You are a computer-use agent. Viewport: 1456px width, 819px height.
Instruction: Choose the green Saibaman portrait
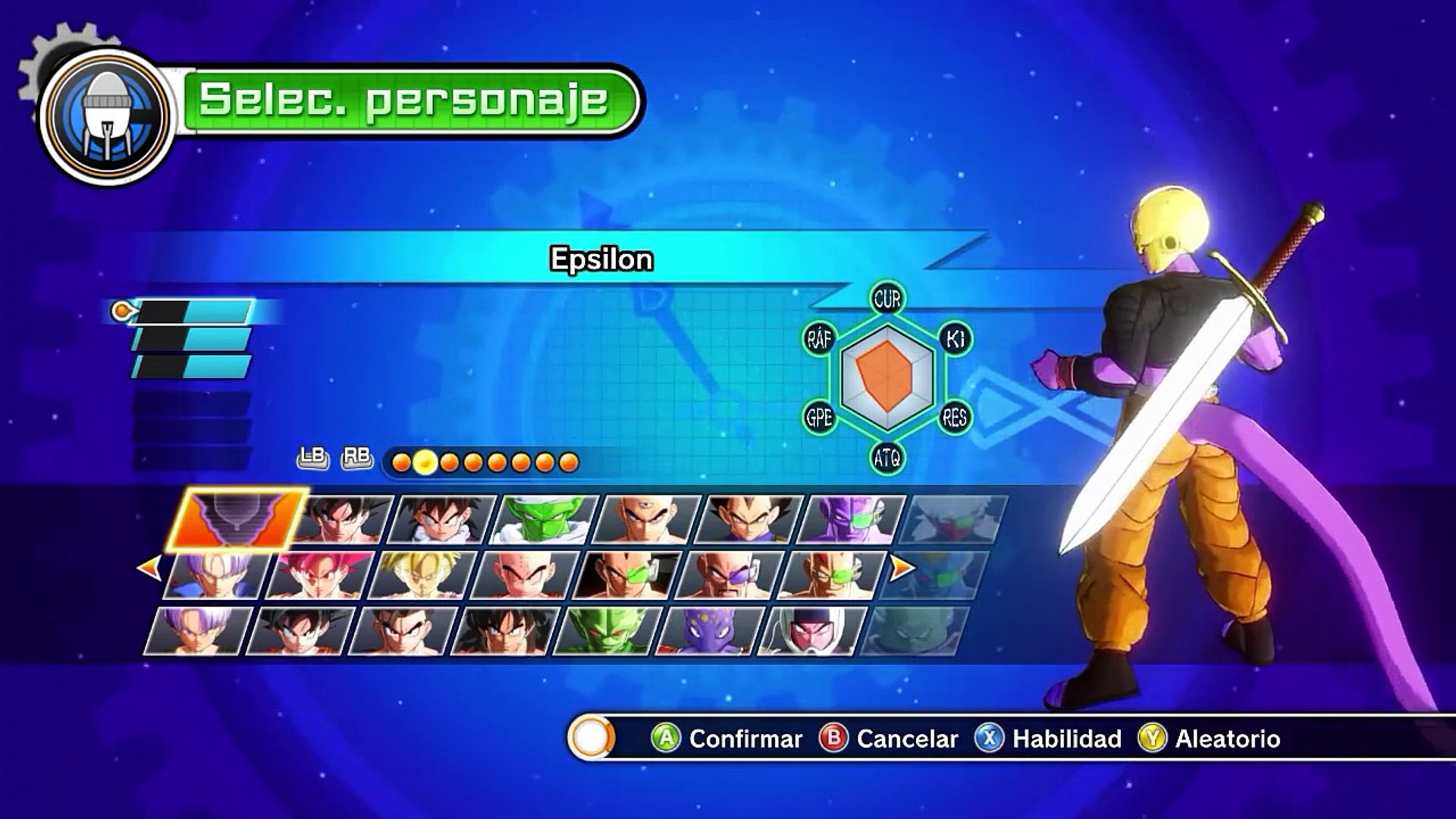[x=607, y=631]
